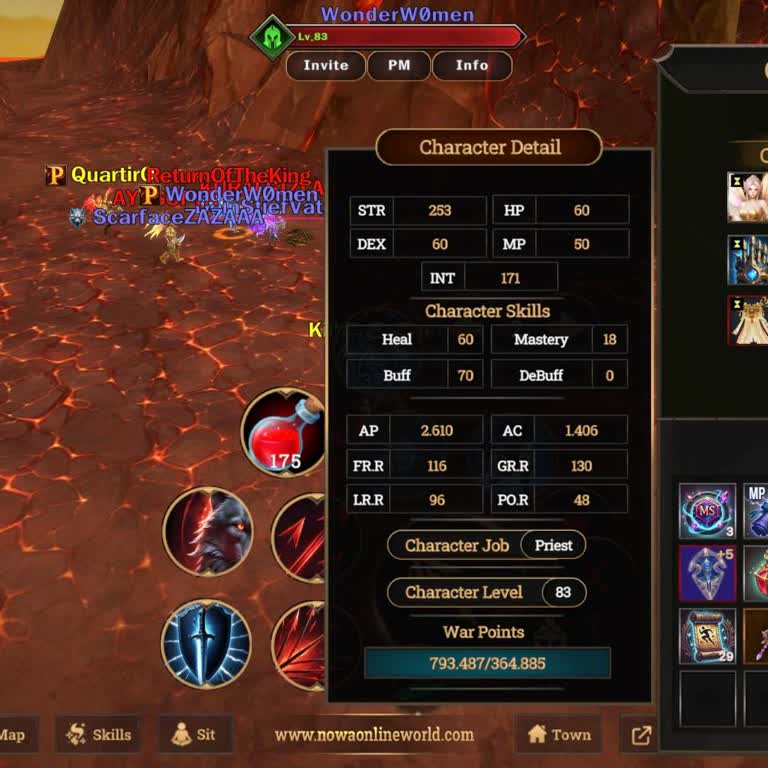Invite WonderW0men to the party
Image resolution: width=768 pixels, height=768 pixels.
point(326,66)
